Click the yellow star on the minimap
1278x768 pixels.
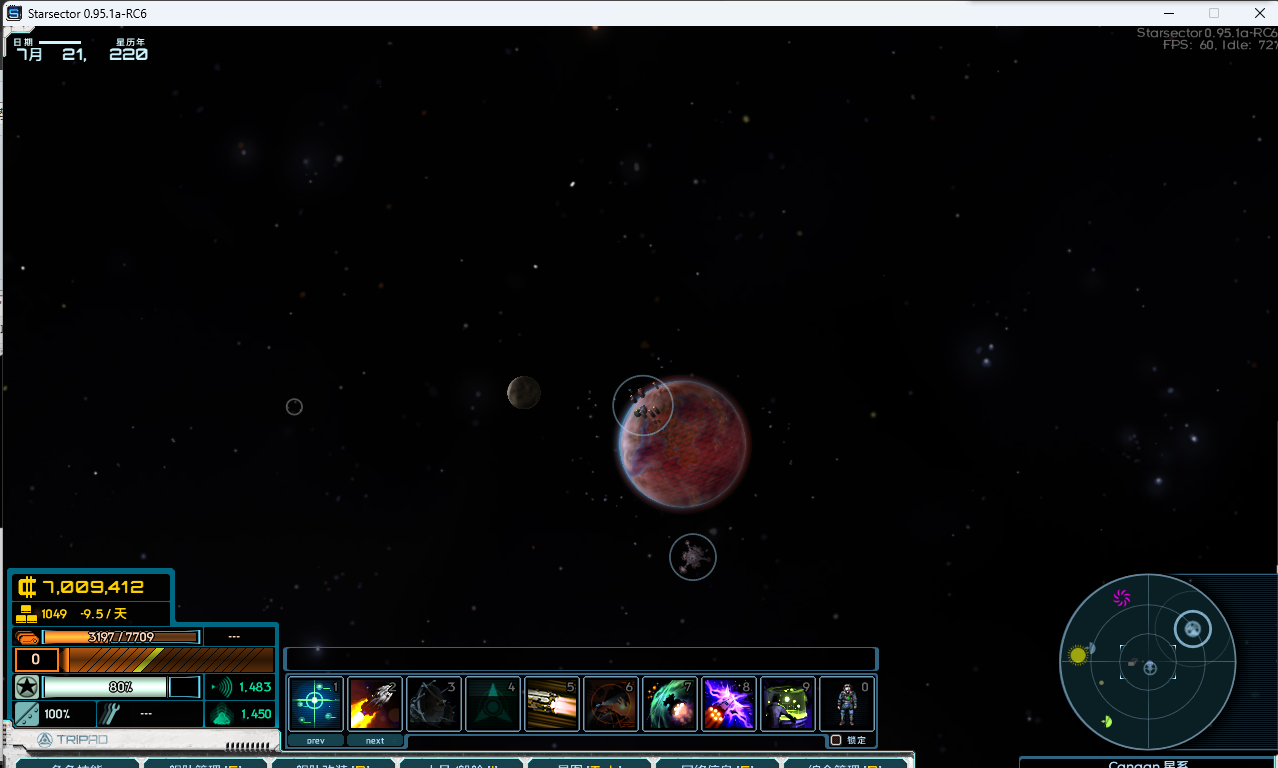pyautogui.click(x=1078, y=656)
